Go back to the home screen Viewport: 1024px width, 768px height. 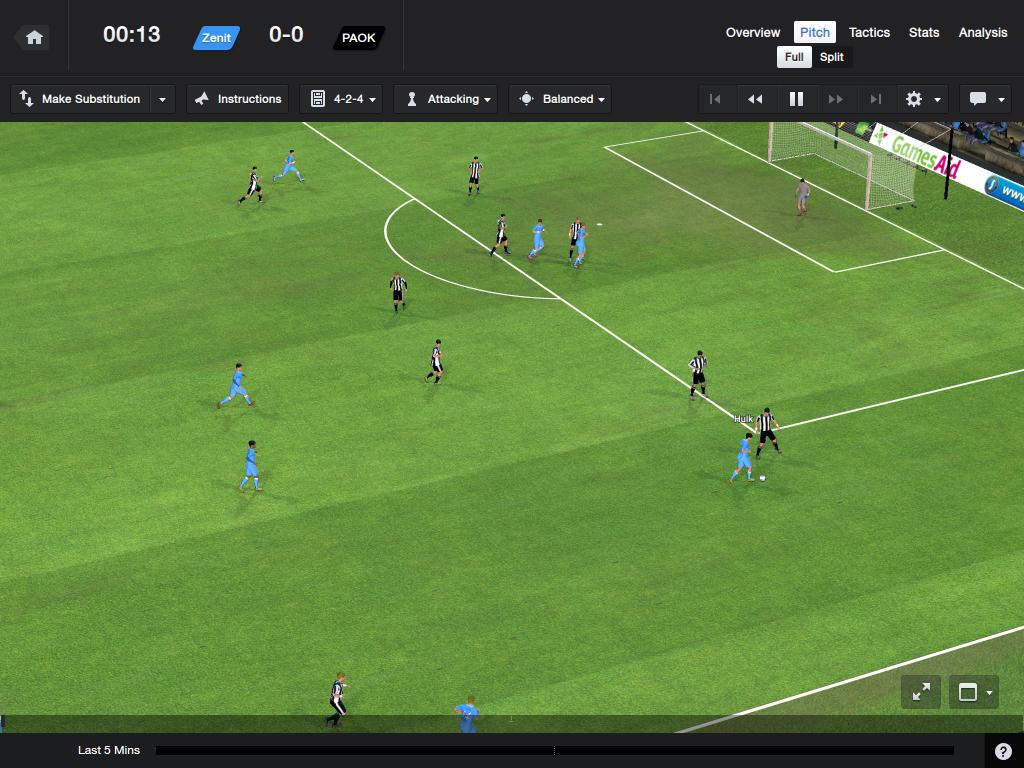click(x=34, y=38)
